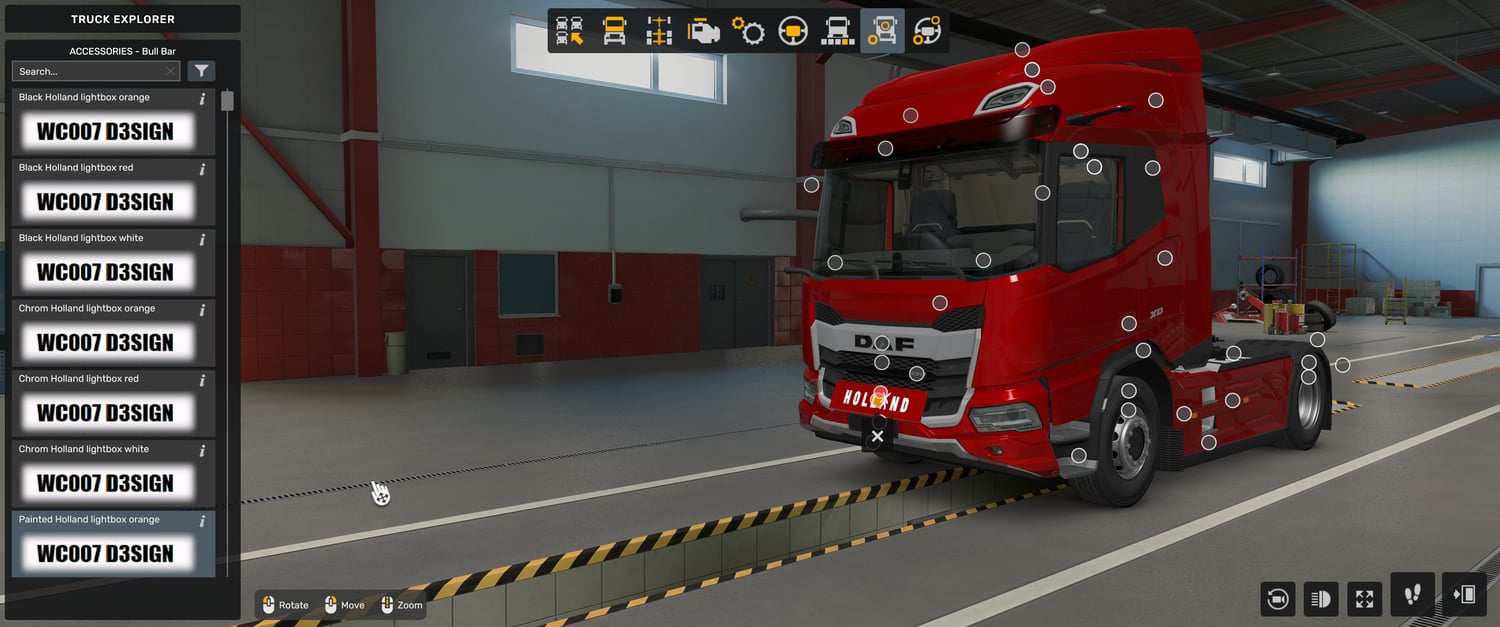1500x627 pixels.
Task: Open the transmission gears category
Action: coord(748,31)
